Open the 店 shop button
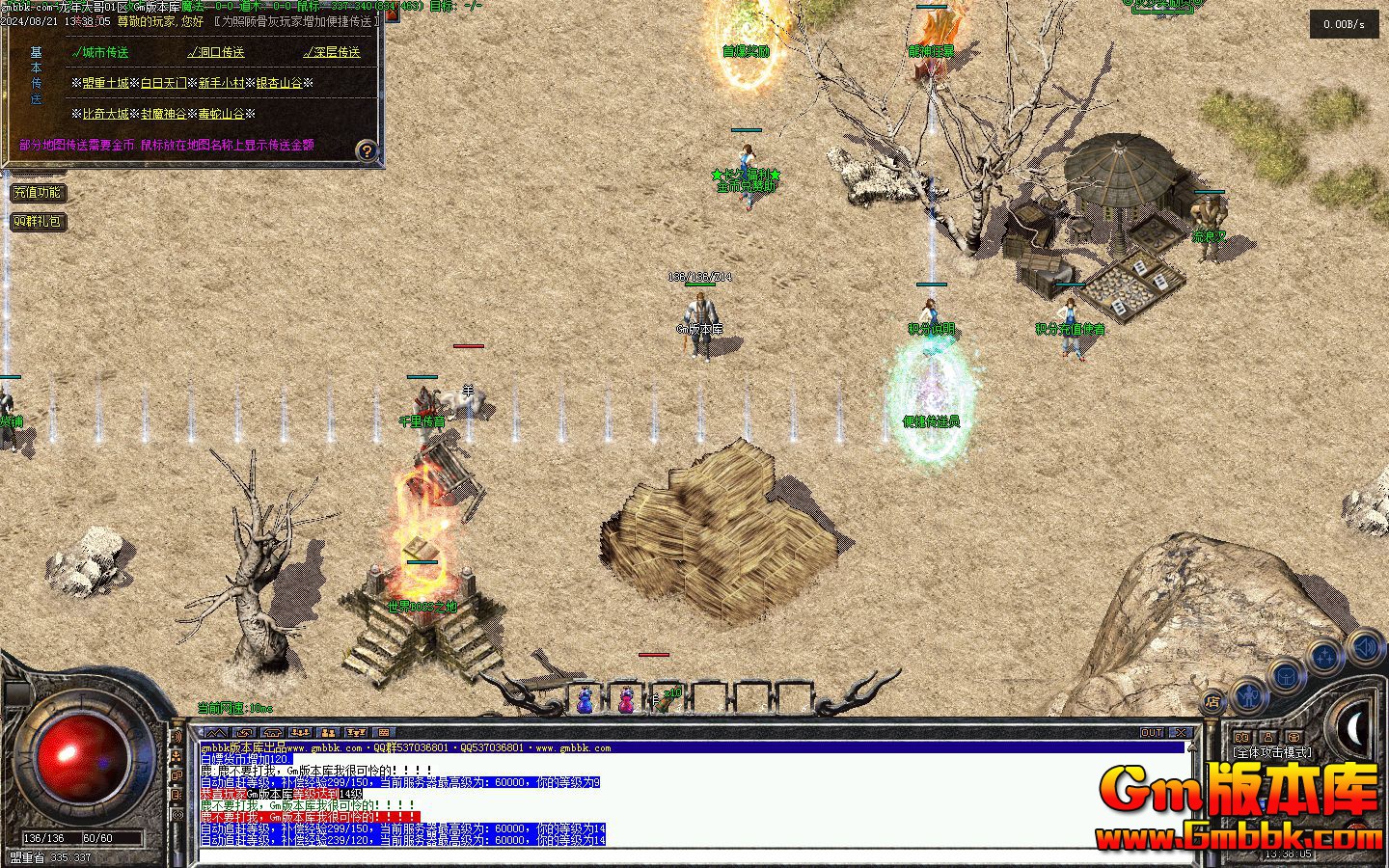 (x=1213, y=702)
